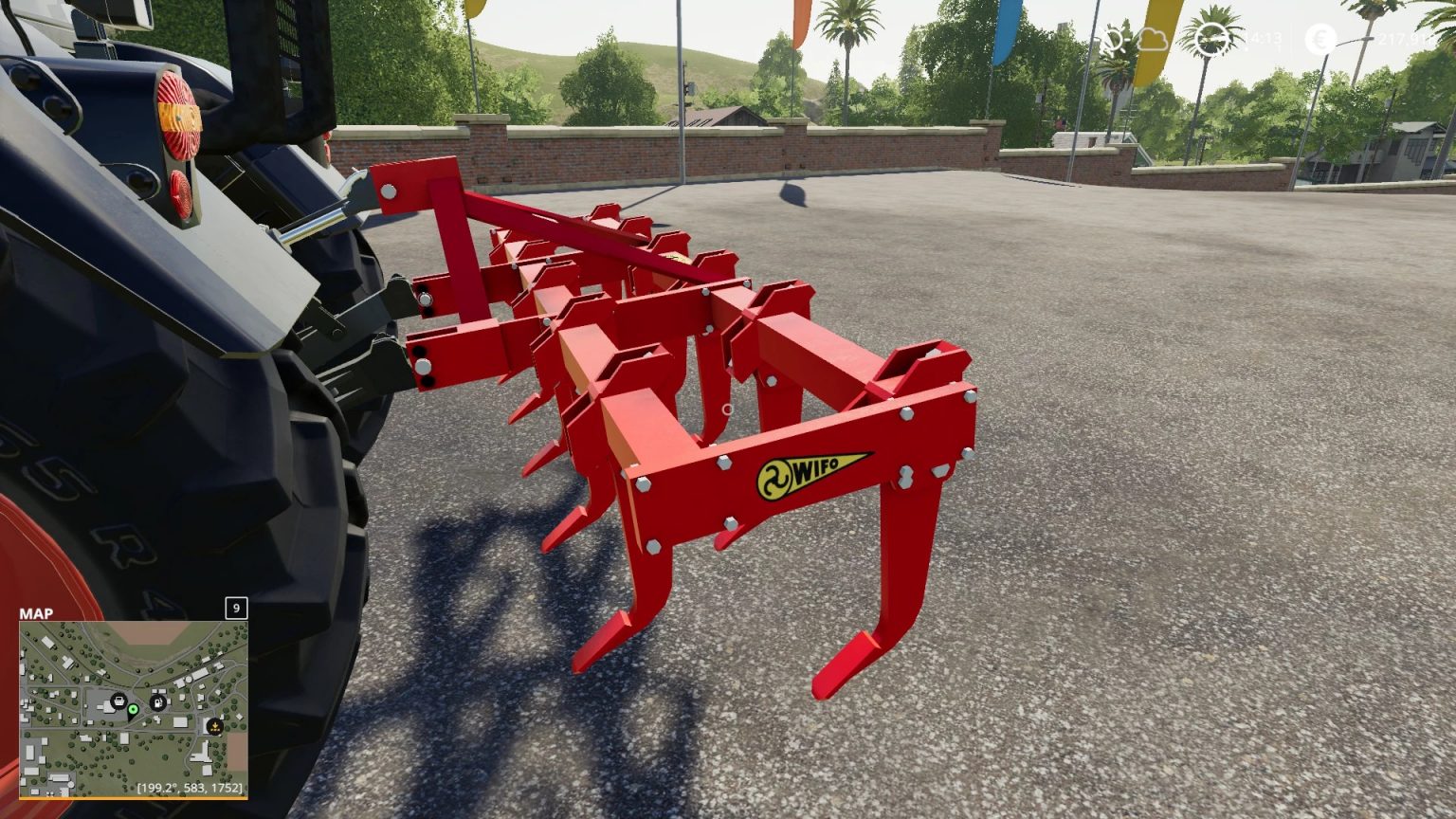Click the sun brightness icon at top right
The image size is (1456, 819).
point(1114,41)
